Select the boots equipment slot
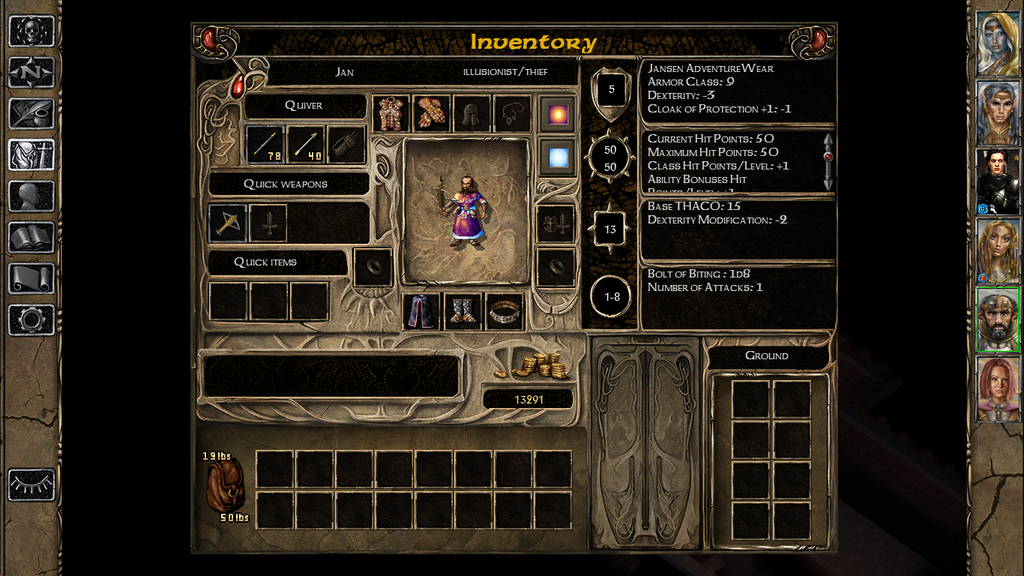 click(463, 310)
